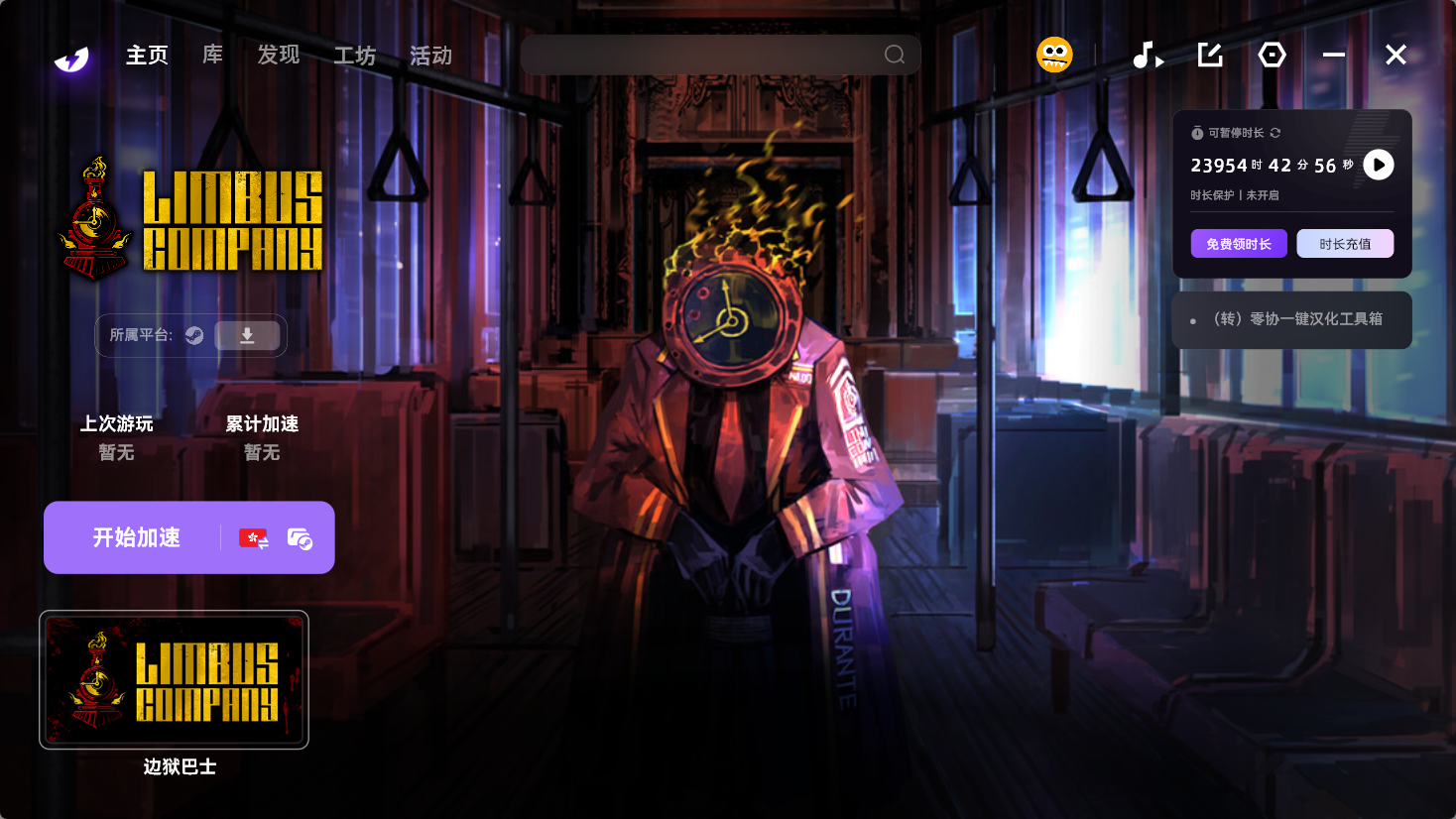The image size is (1456, 819).
Task: Open the hexagon settings icon
Action: [x=1272, y=55]
